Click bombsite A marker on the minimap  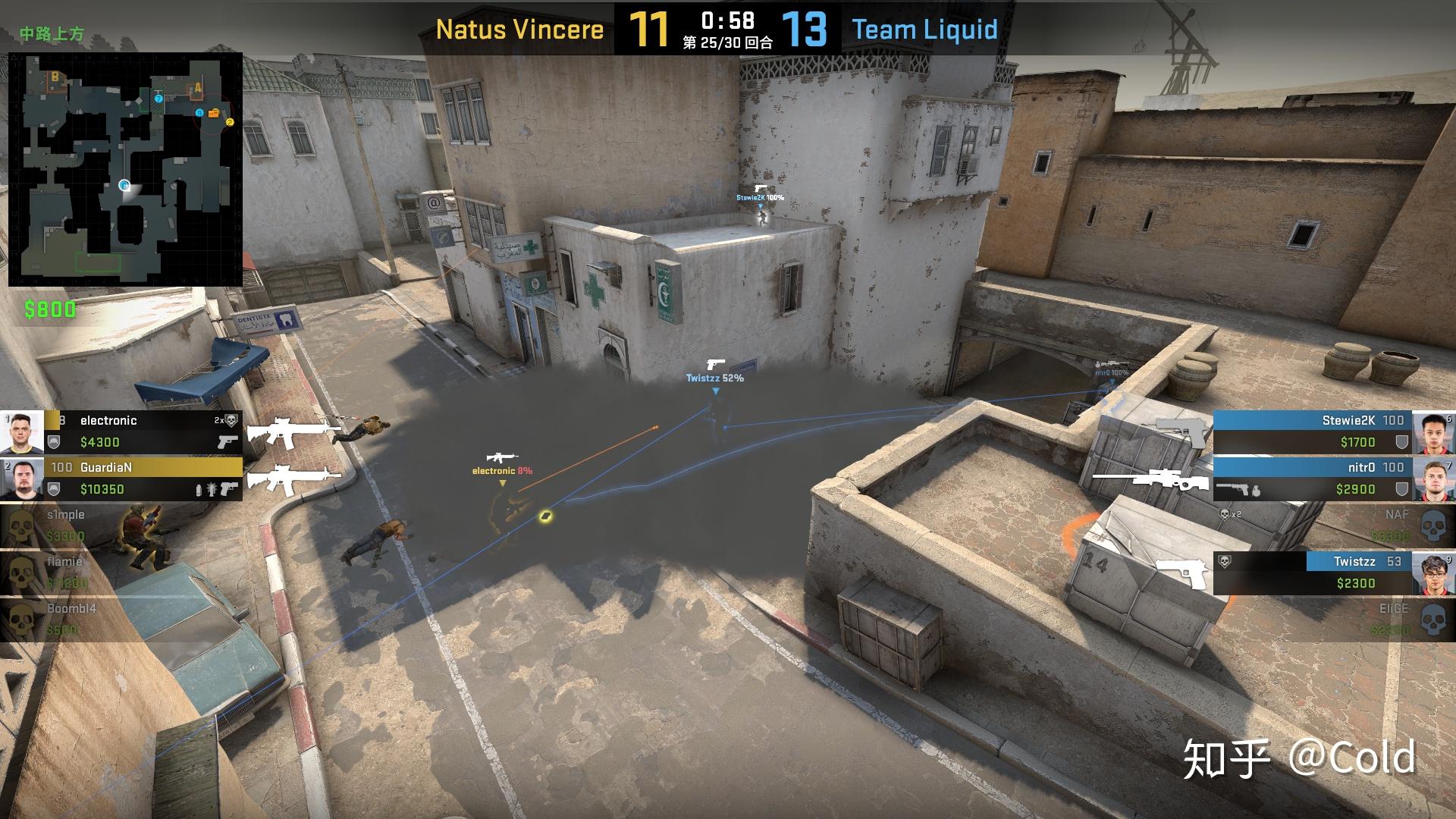pyautogui.click(x=197, y=88)
